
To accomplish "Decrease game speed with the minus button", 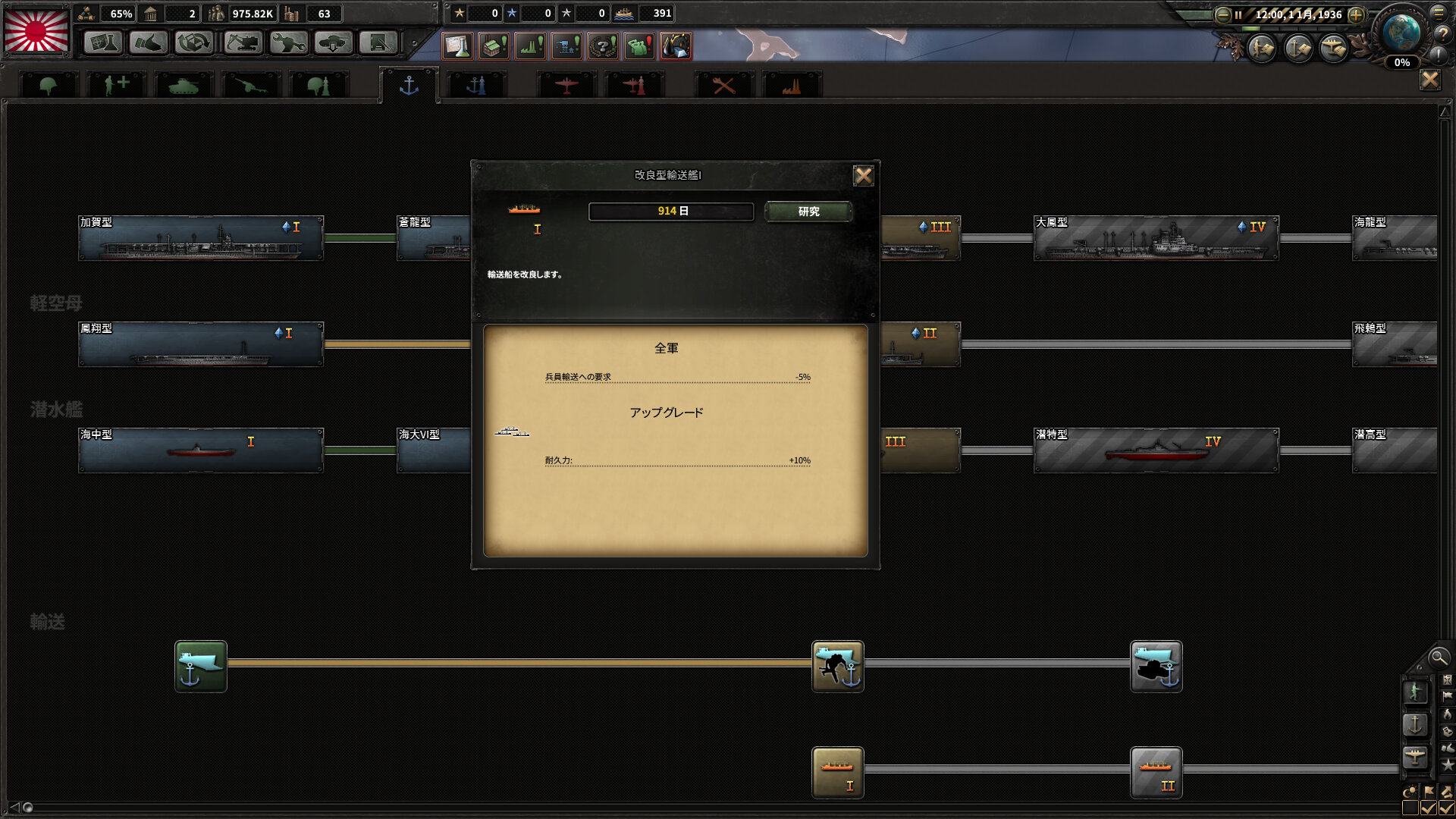I will (1222, 14).
